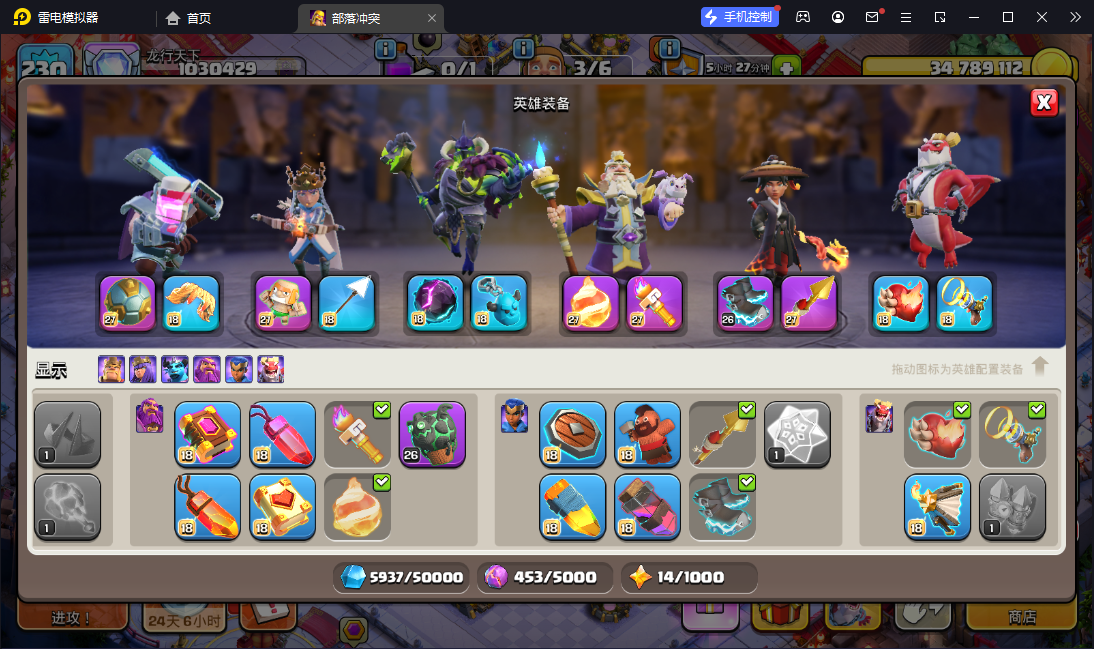Select the grey snowflake level 1 item
Screen dimensions: 1094x649
tap(797, 434)
